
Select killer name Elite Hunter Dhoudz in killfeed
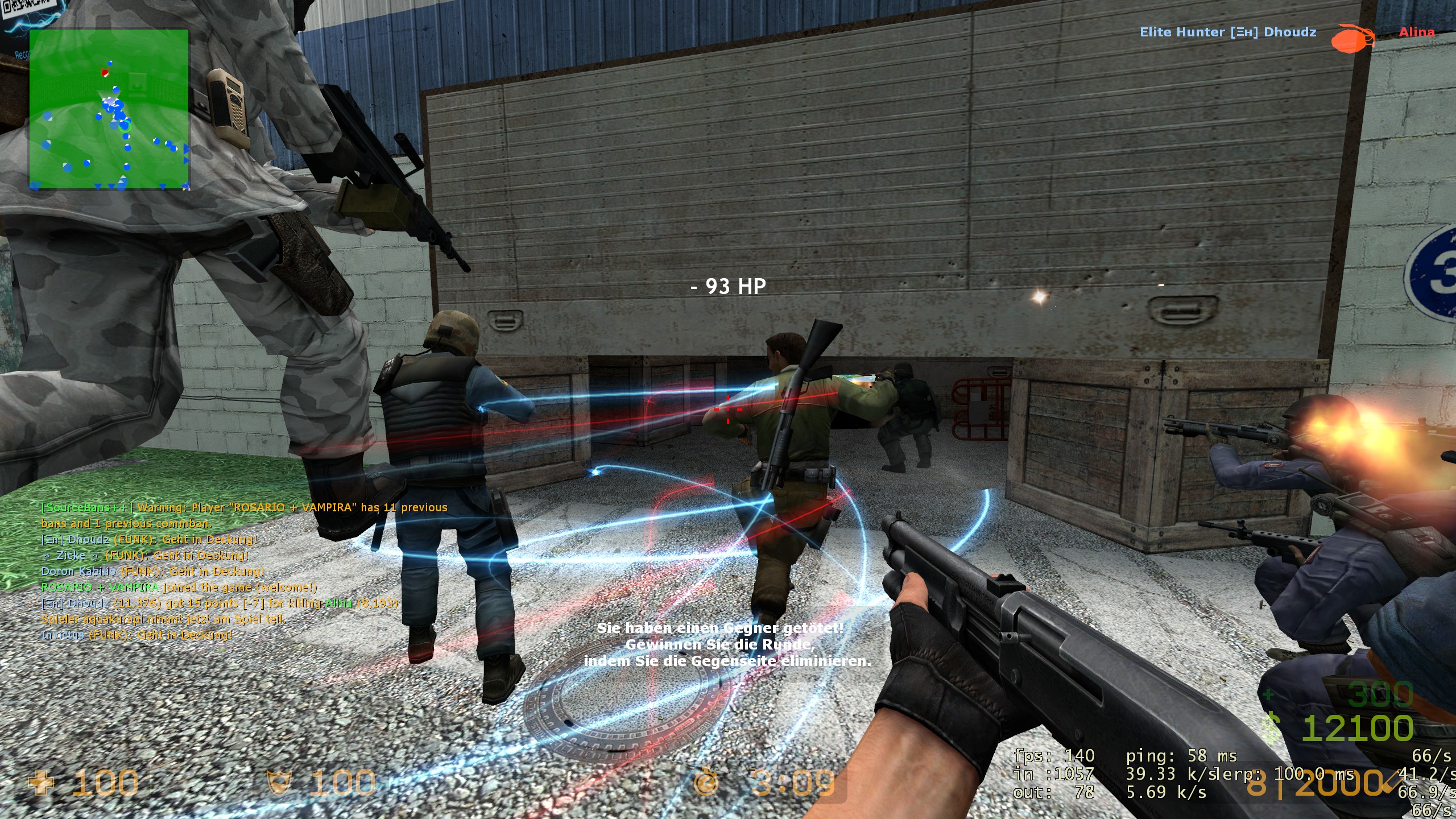click(x=1225, y=32)
